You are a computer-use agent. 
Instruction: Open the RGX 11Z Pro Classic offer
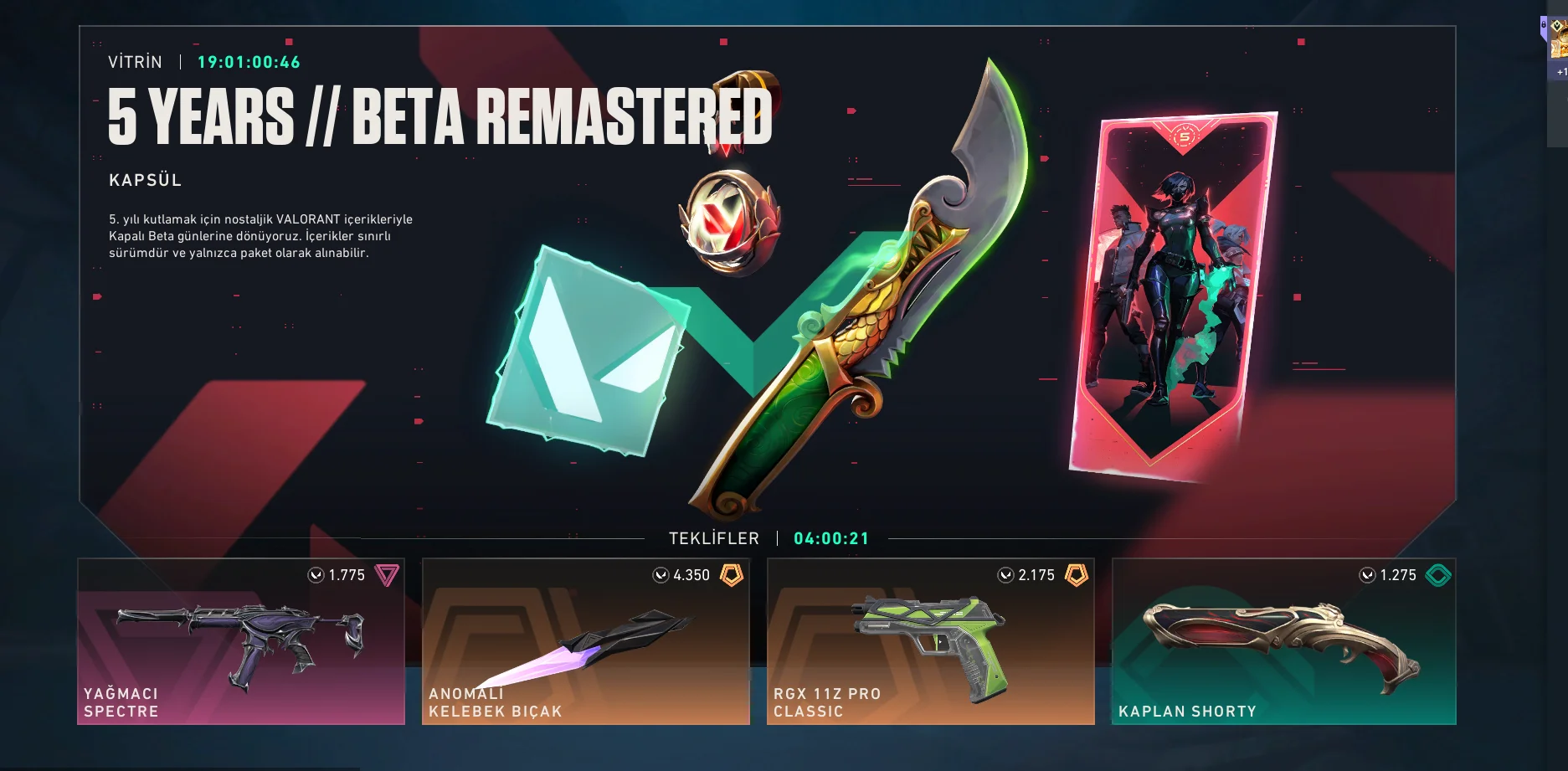pyautogui.click(x=931, y=641)
